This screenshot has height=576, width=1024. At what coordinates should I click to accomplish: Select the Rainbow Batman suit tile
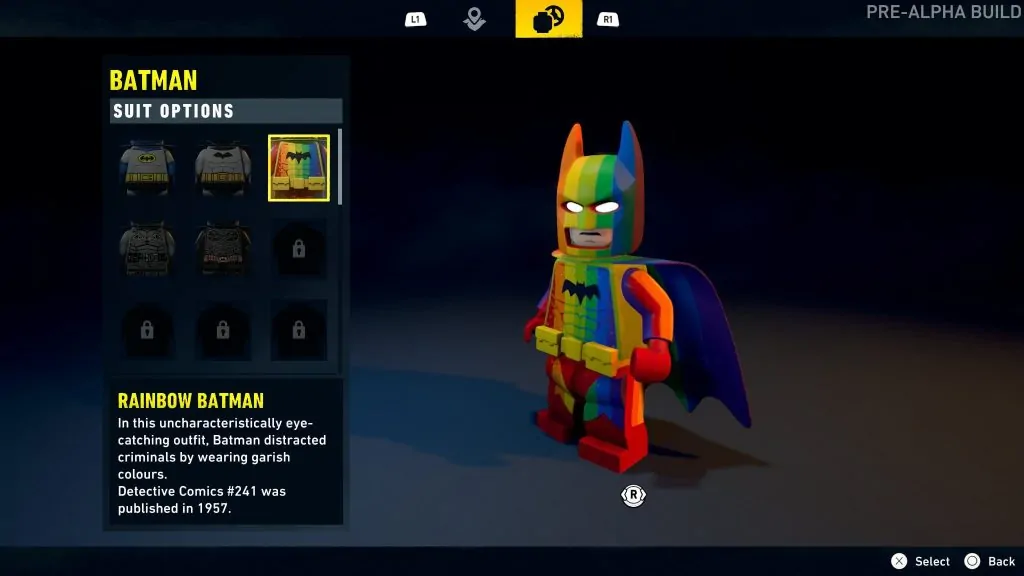click(299, 168)
